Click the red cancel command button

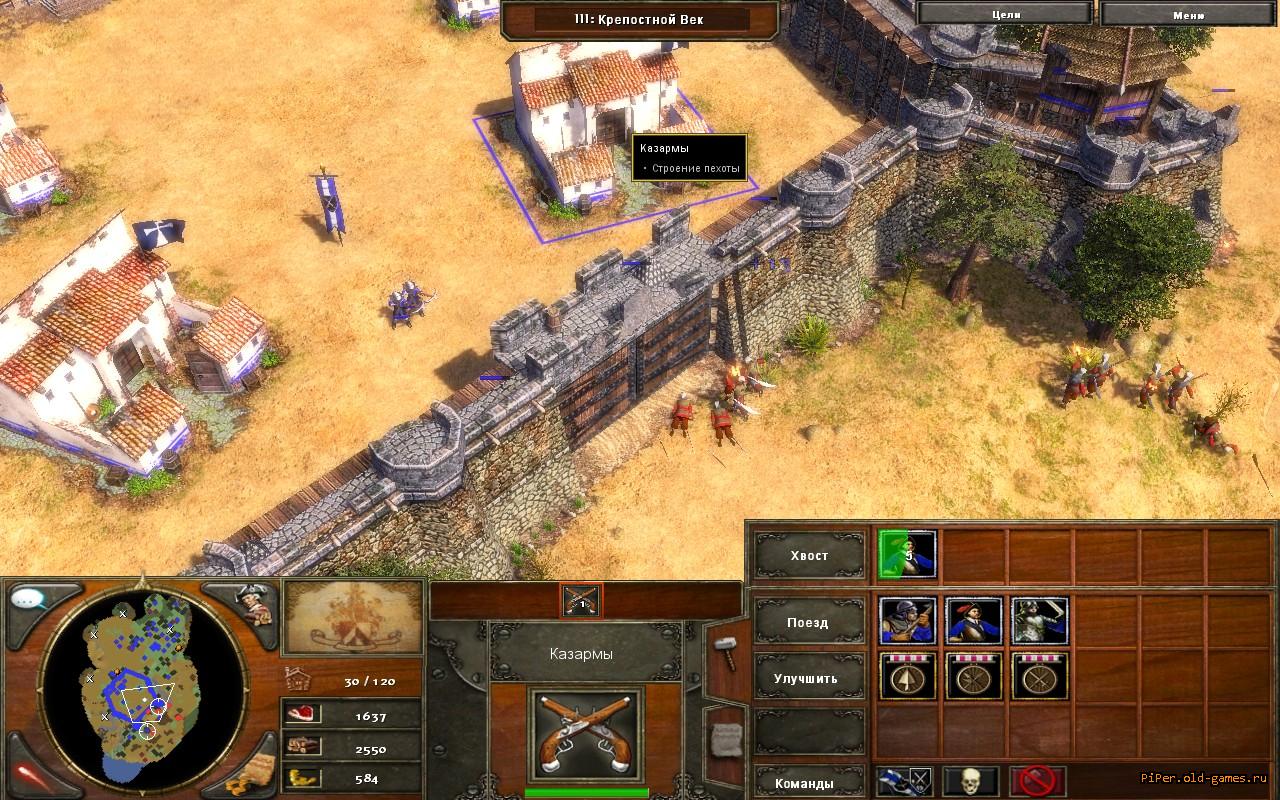1036,780
